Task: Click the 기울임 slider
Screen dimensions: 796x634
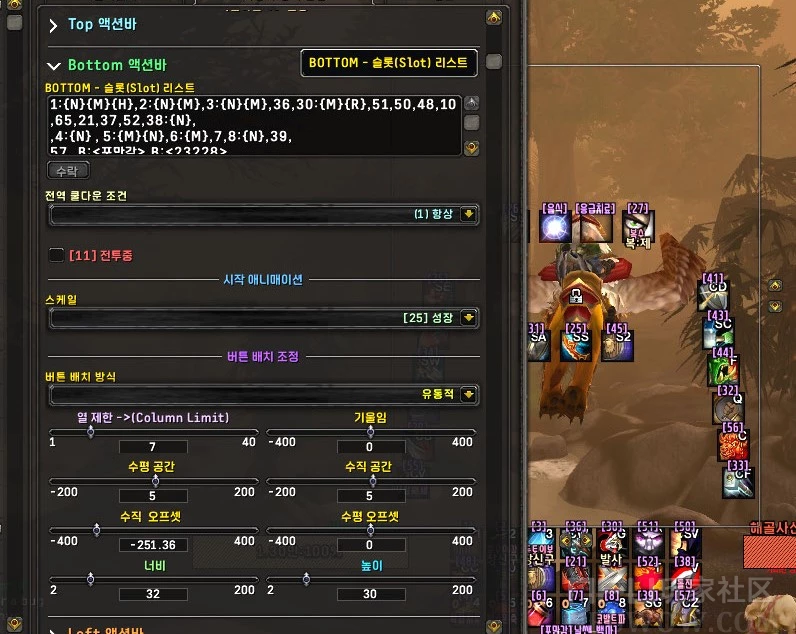Action: [x=370, y=432]
